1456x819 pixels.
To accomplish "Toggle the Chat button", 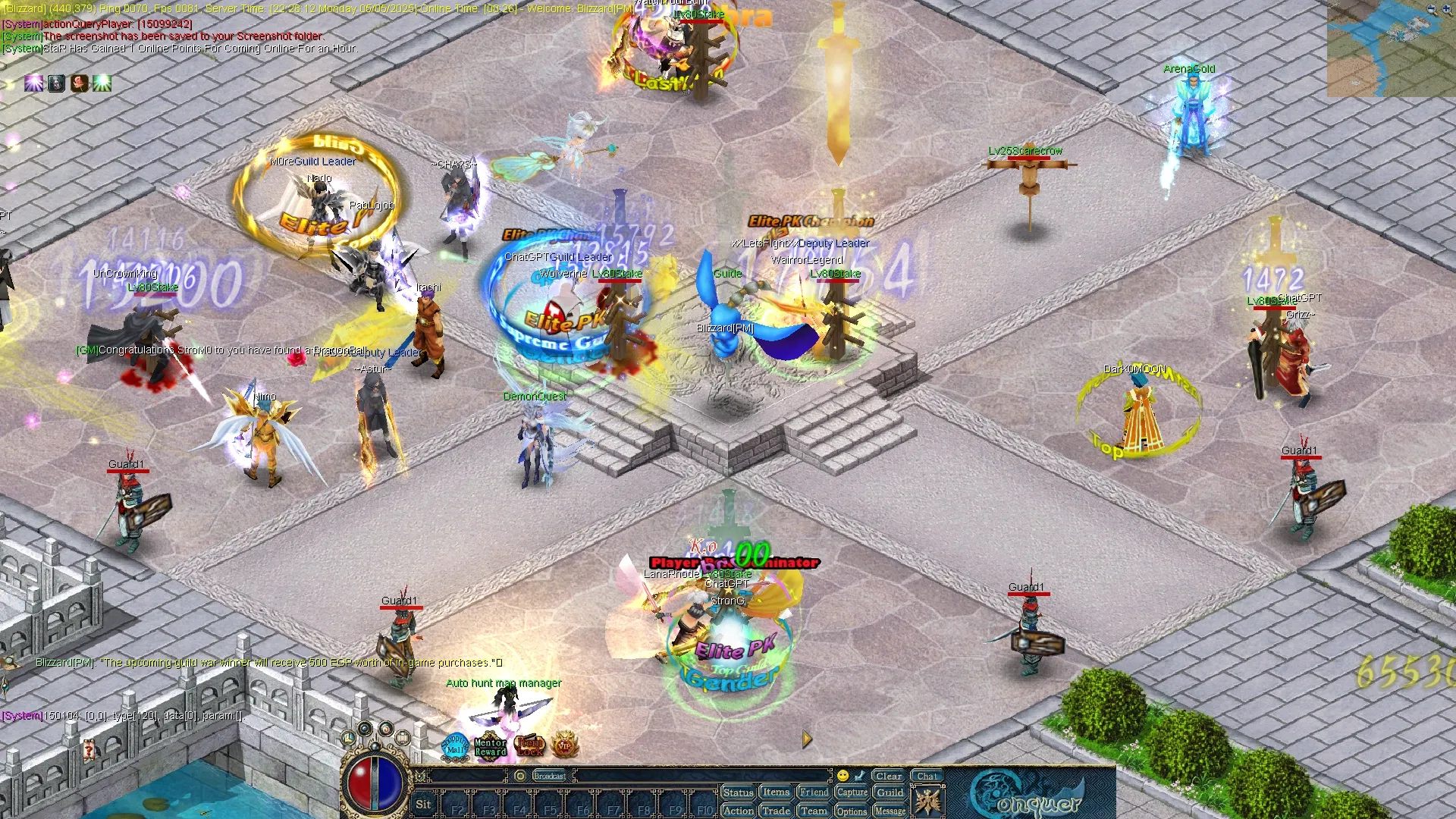I will (x=927, y=776).
